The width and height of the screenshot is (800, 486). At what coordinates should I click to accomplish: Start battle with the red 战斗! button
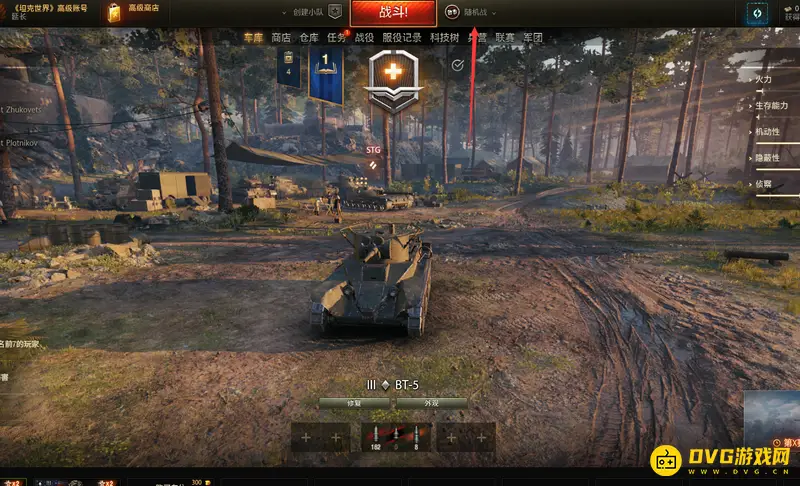pos(392,13)
